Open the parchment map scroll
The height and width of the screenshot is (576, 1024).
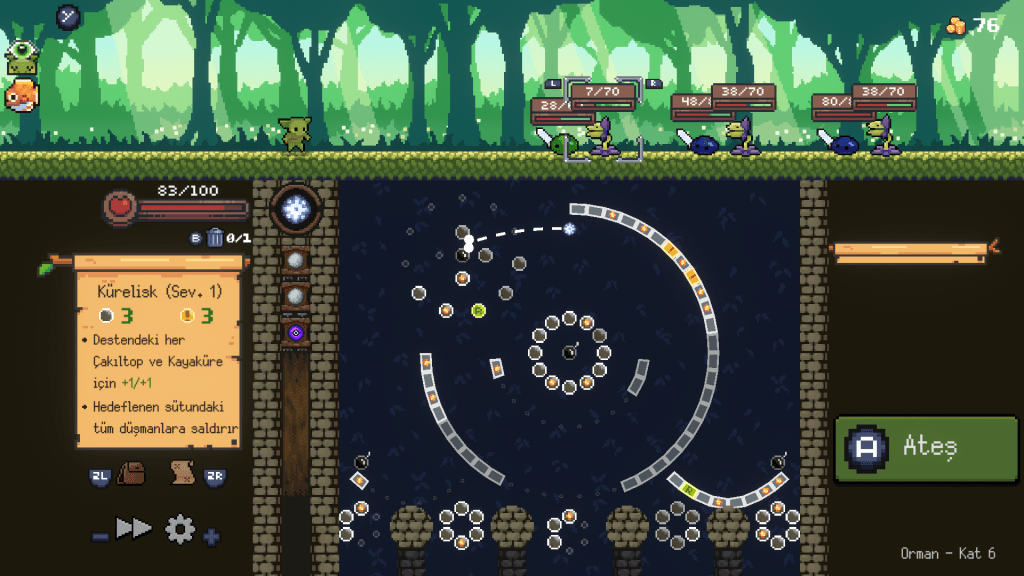tap(182, 472)
